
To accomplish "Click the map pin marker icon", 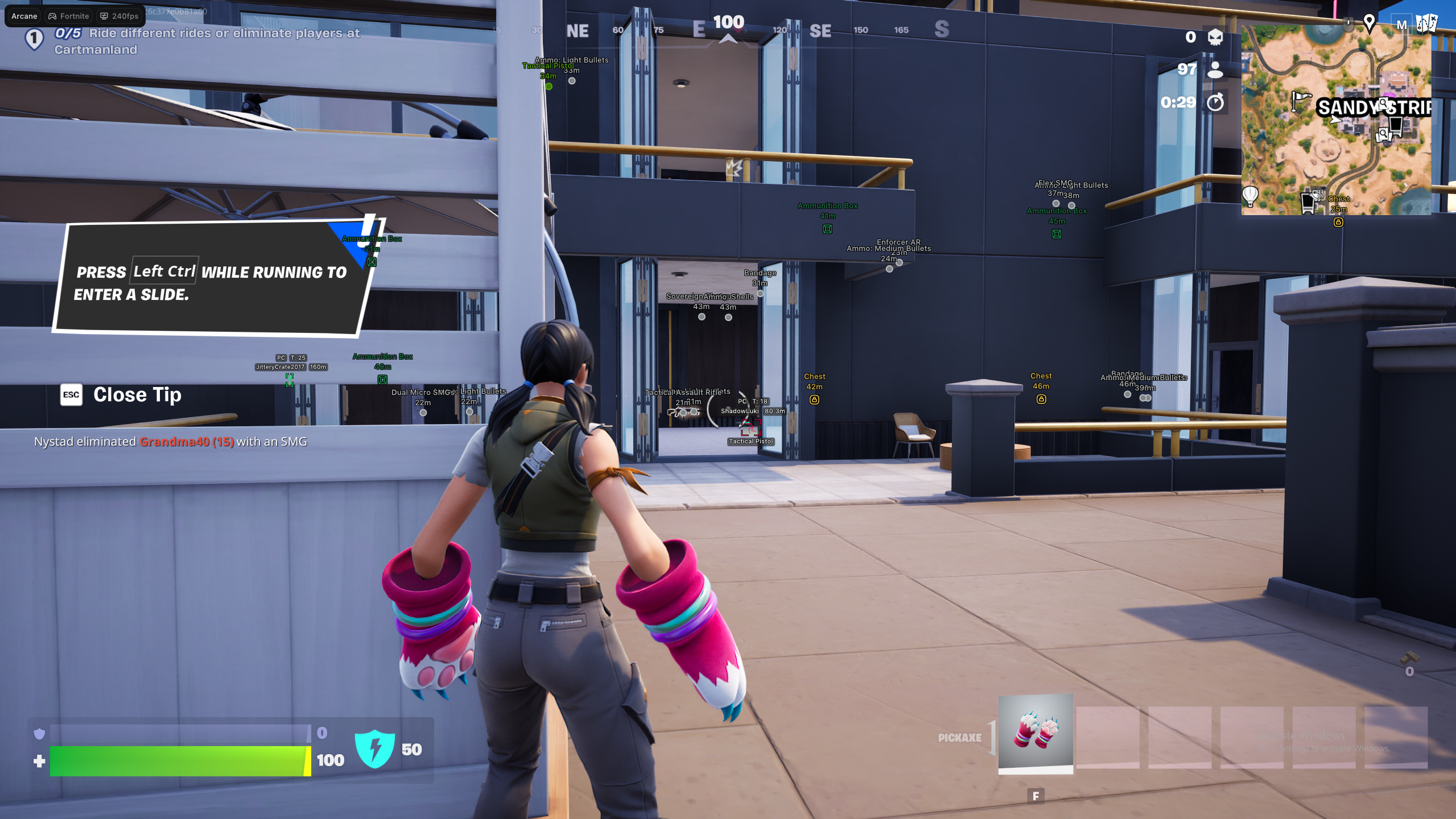I will tap(1369, 24).
